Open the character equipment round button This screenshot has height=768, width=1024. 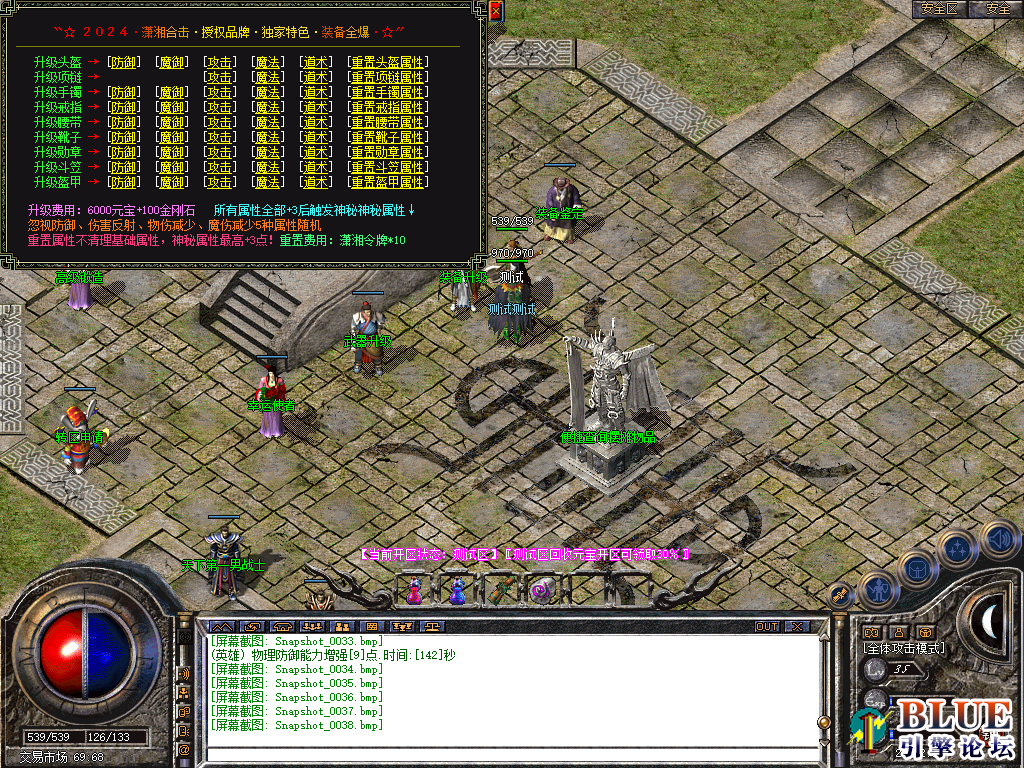tap(877, 590)
